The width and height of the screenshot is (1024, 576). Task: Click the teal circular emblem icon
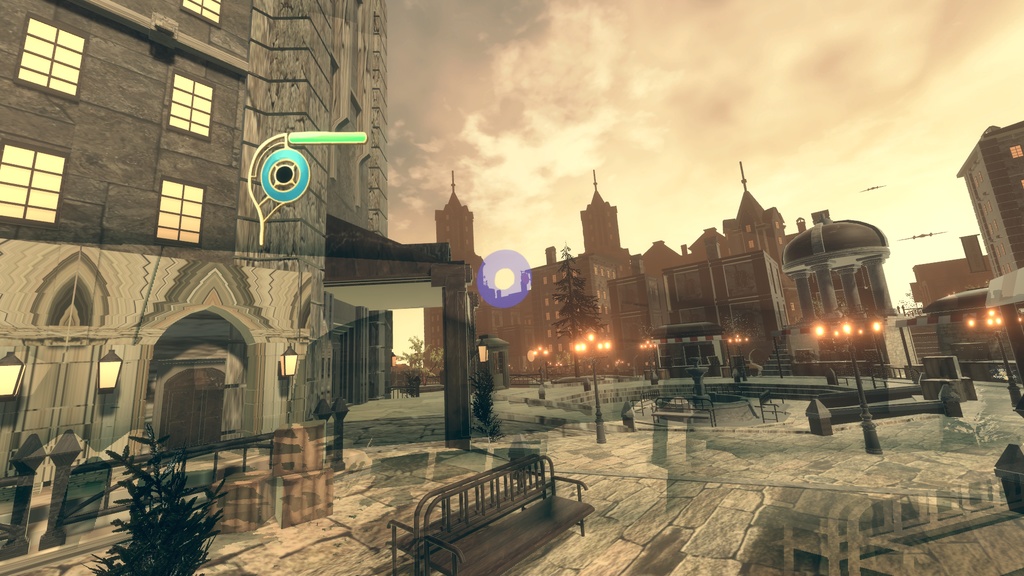[x=285, y=176]
